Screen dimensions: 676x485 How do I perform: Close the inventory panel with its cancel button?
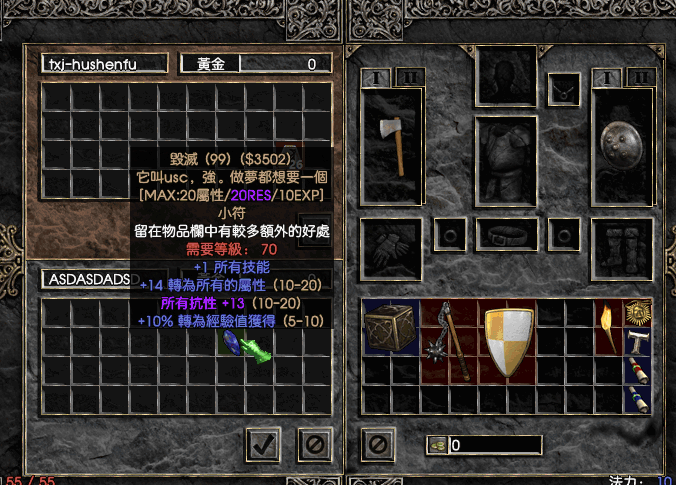(x=375, y=444)
